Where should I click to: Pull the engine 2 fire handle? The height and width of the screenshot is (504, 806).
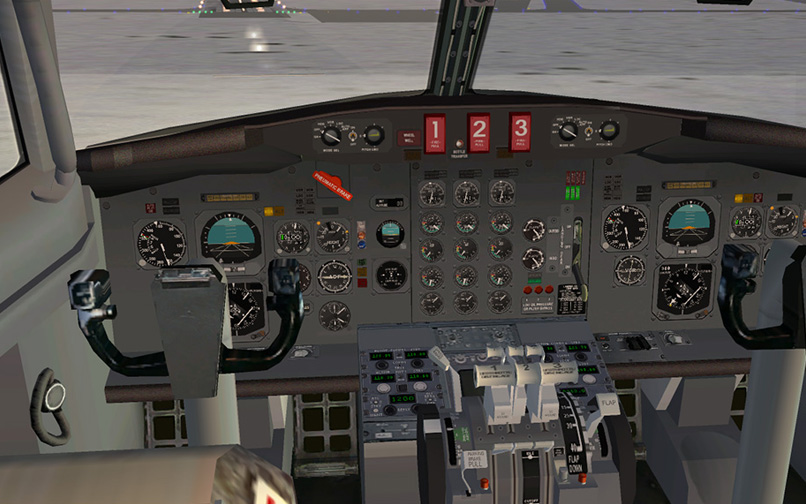click(479, 132)
